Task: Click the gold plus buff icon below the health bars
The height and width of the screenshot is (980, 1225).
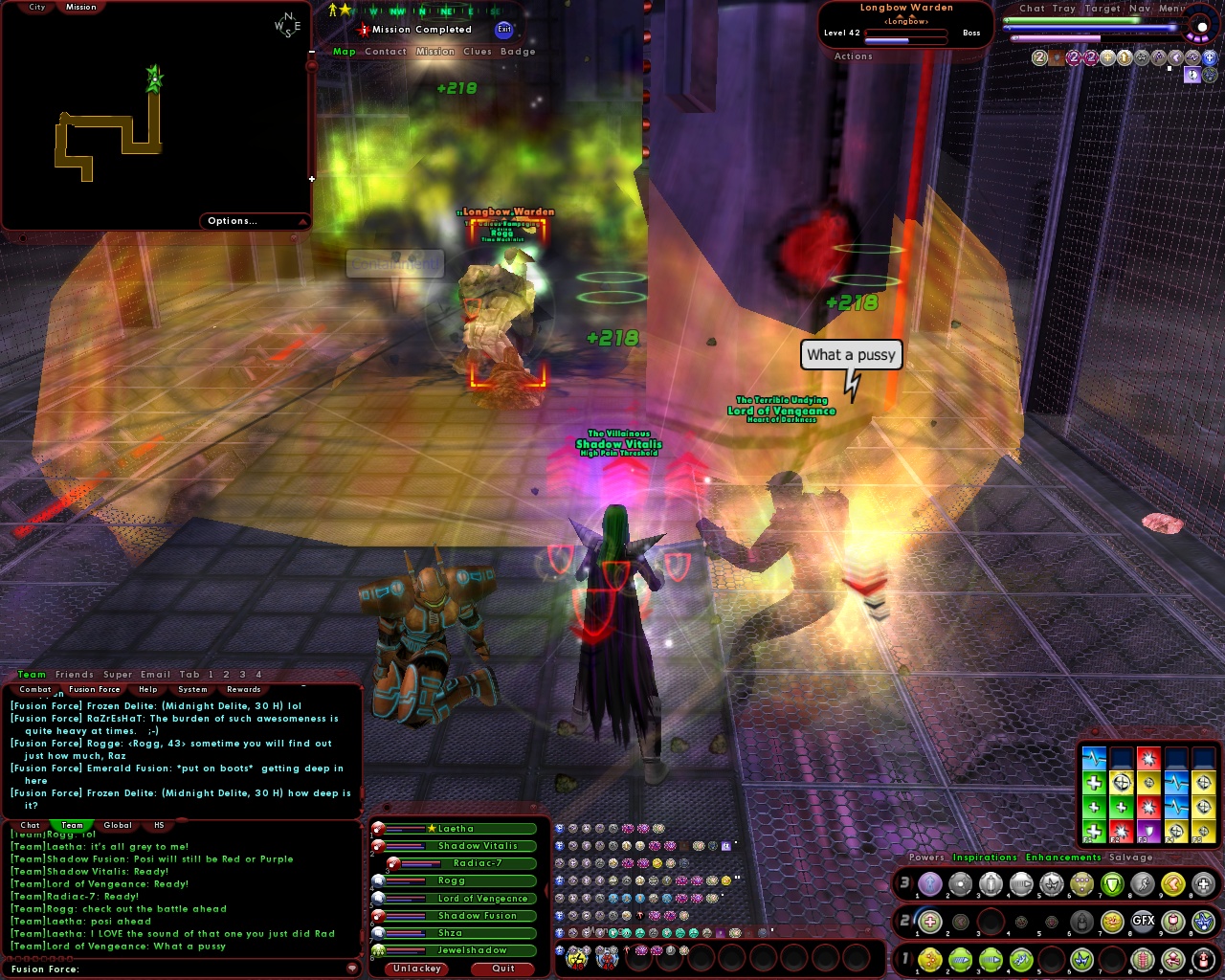Action: click(x=1107, y=58)
